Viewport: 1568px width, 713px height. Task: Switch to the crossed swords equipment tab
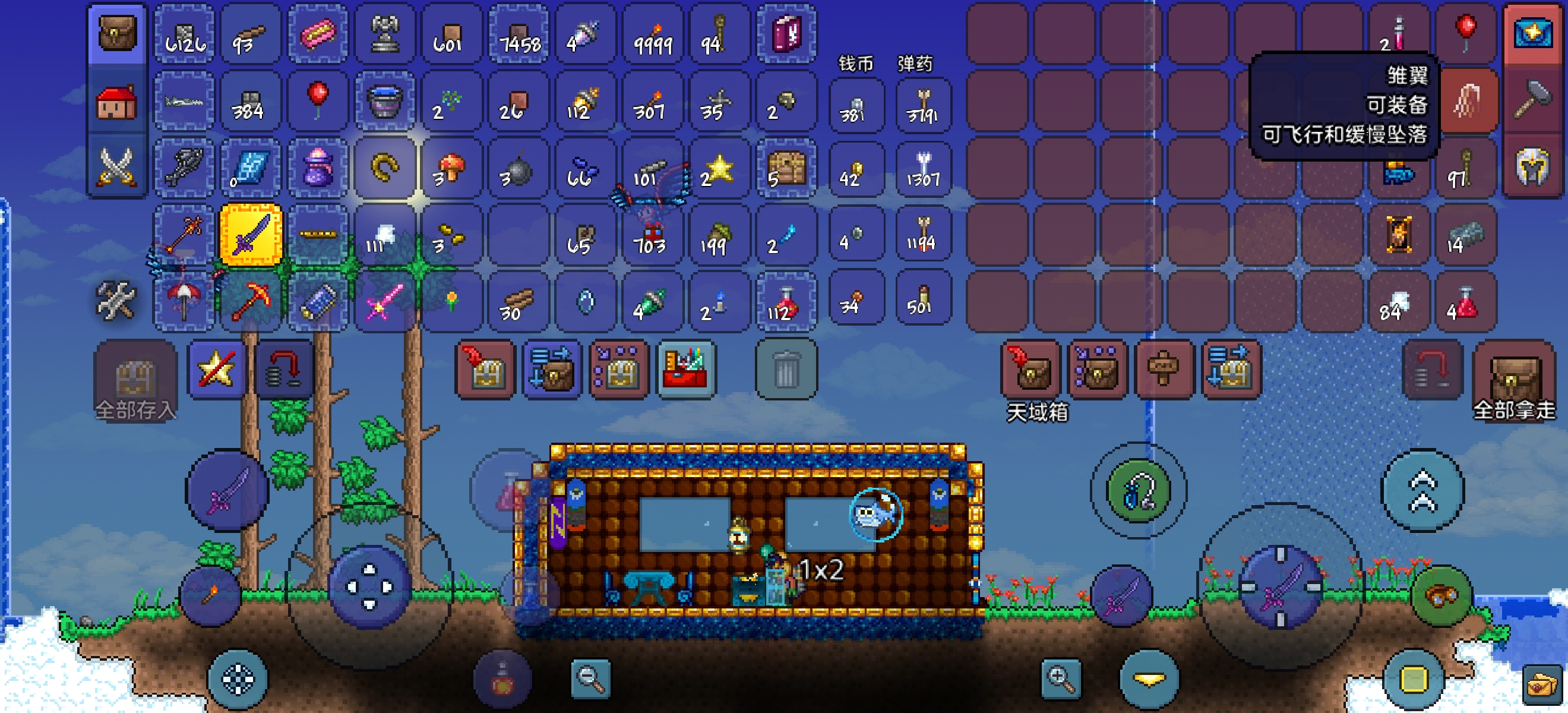117,167
